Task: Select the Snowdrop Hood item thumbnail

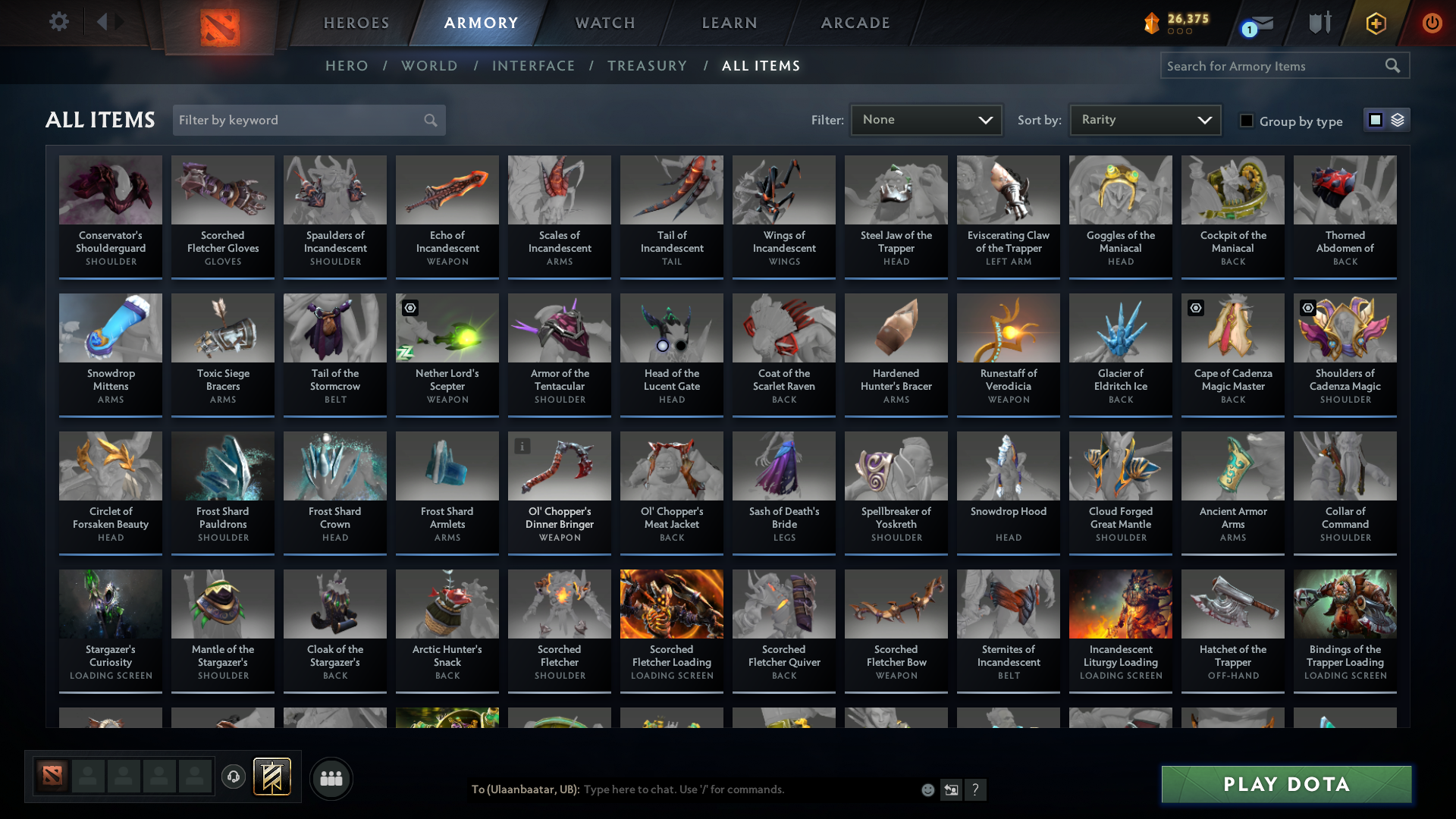Action: (x=1008, y=465)
